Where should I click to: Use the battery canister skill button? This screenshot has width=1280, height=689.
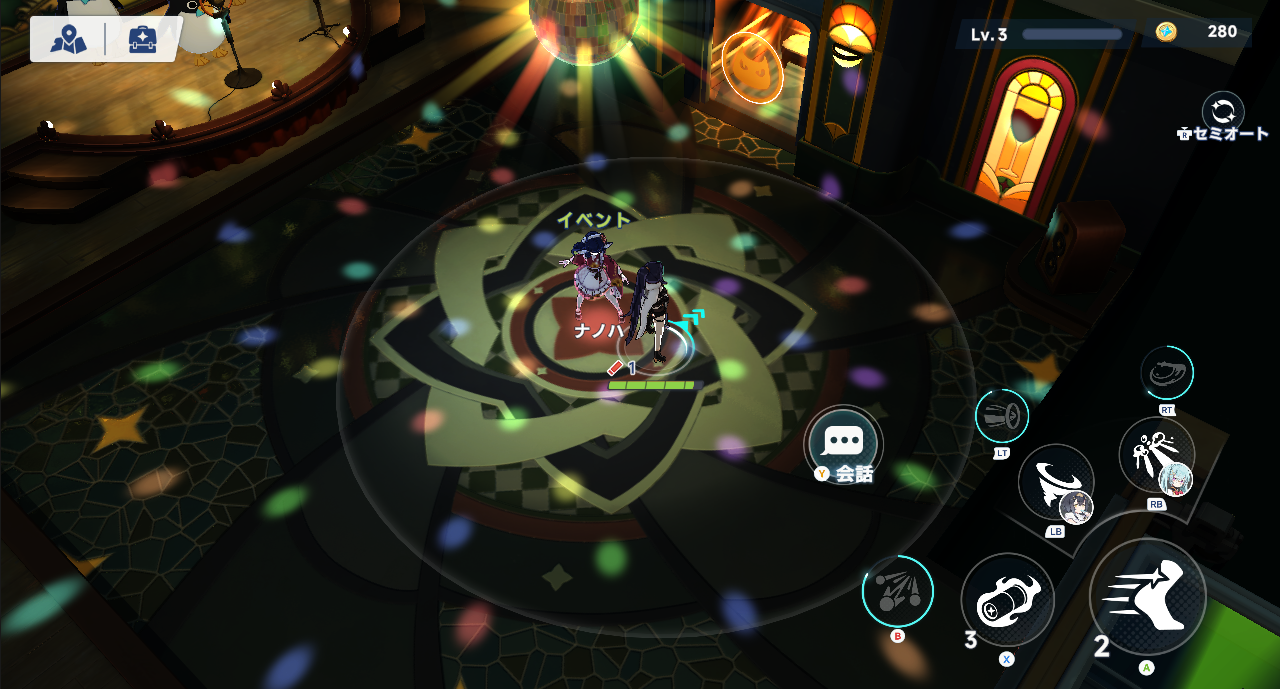click(x=1007, y=600)
